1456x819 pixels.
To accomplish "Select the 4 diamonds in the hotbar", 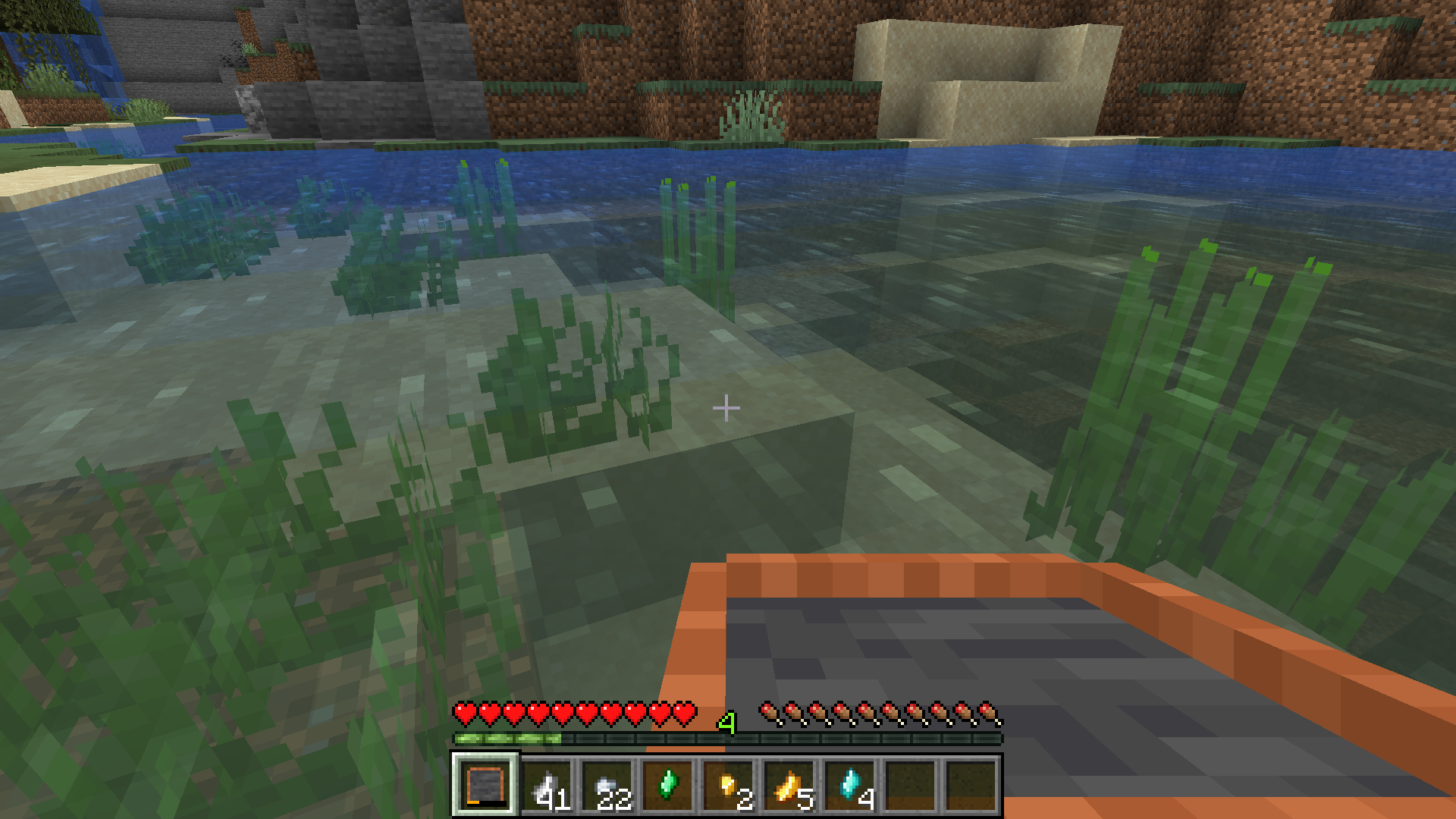I will point(851,789).
